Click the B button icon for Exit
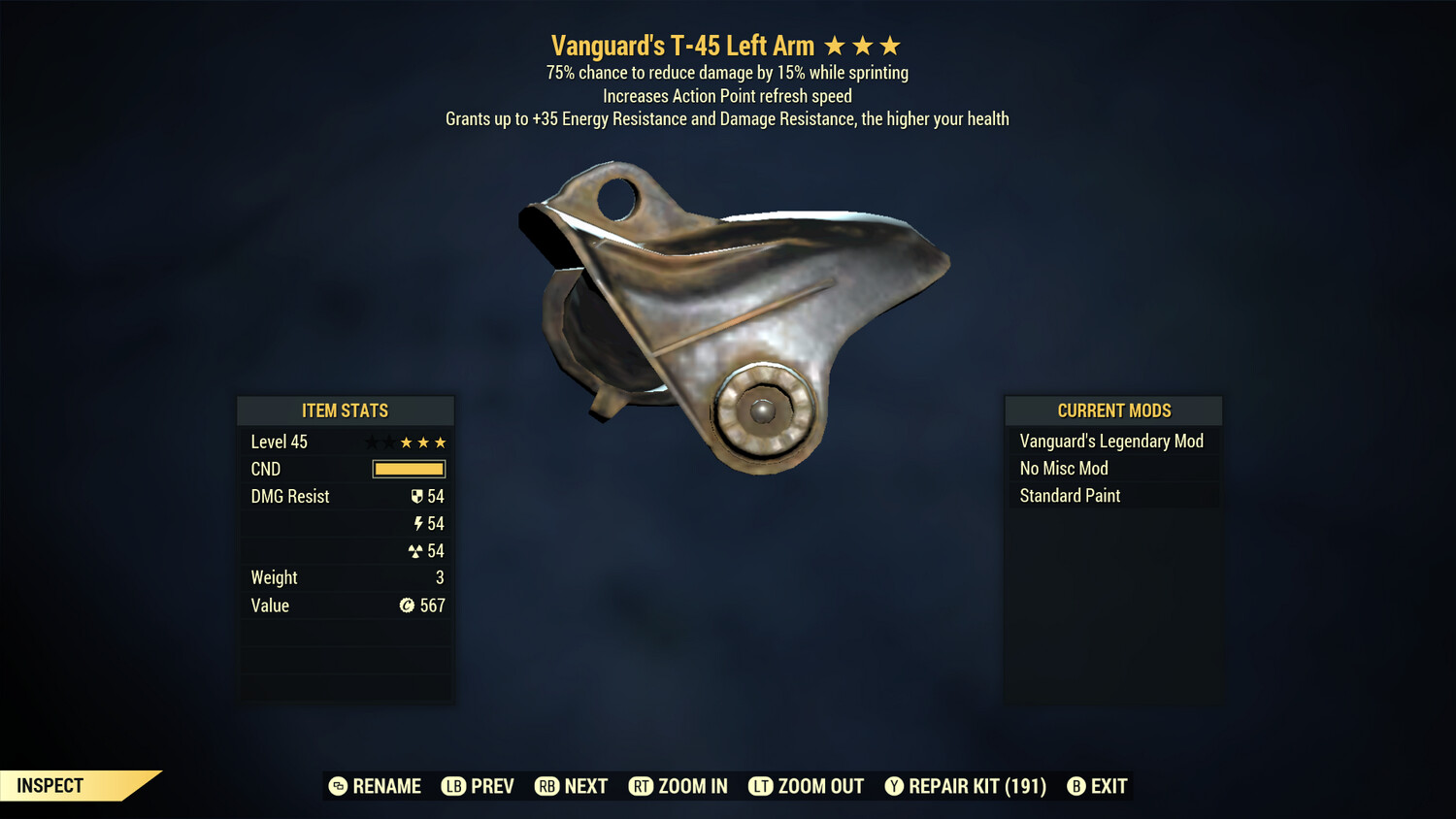 1075,786
